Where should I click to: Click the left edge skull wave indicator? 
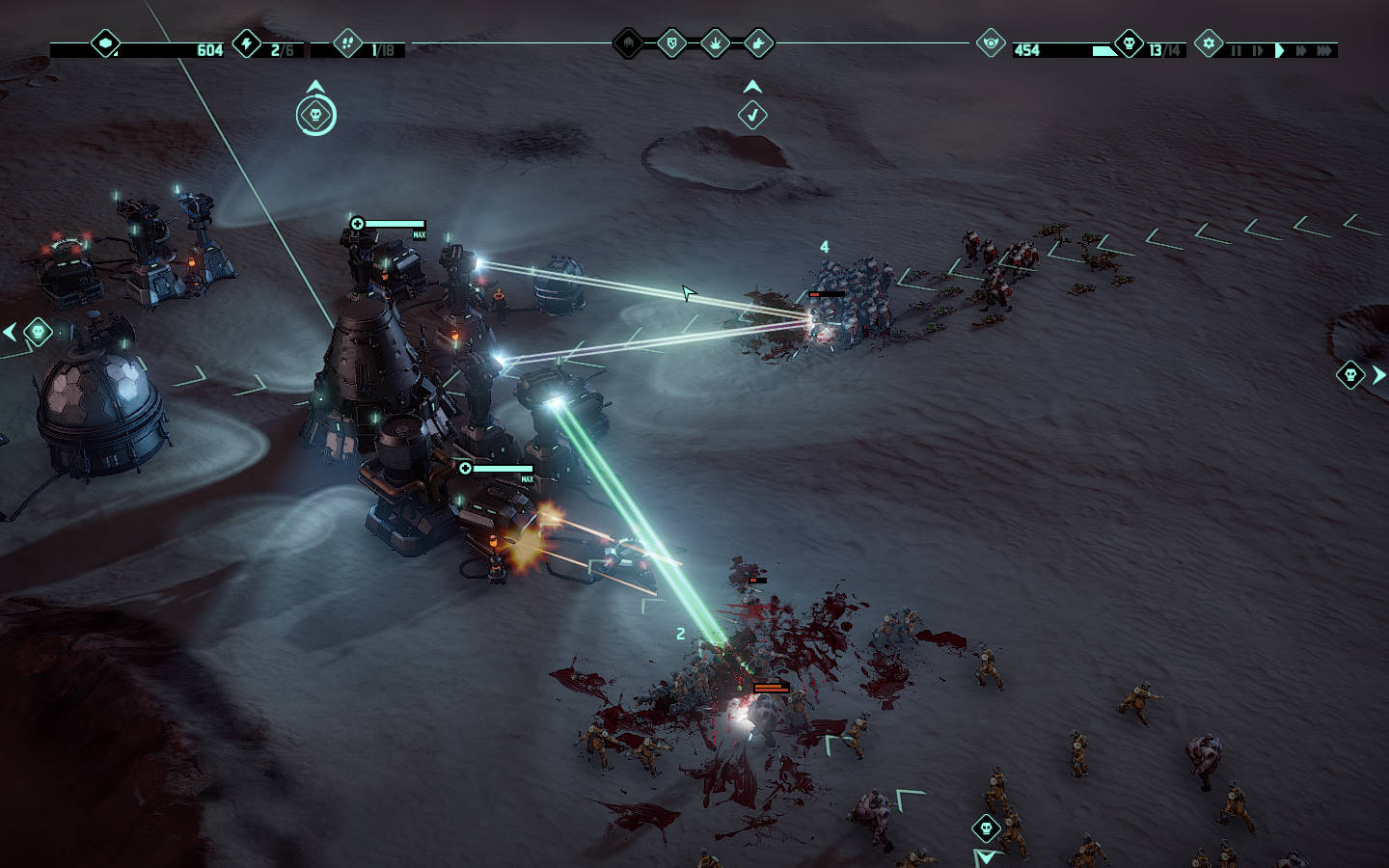pos(38,332)
